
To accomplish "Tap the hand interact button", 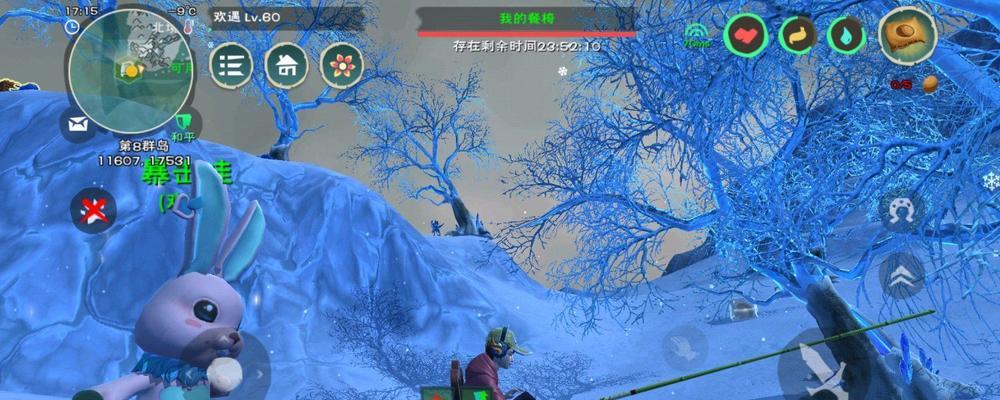I will (686, 348).
